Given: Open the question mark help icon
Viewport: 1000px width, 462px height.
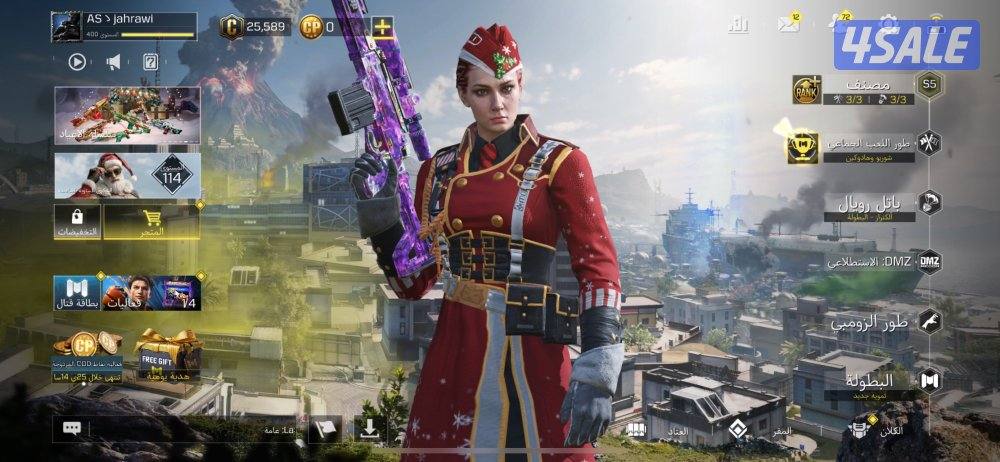Looking at the screenshot, I should click(x=150, y=62).
